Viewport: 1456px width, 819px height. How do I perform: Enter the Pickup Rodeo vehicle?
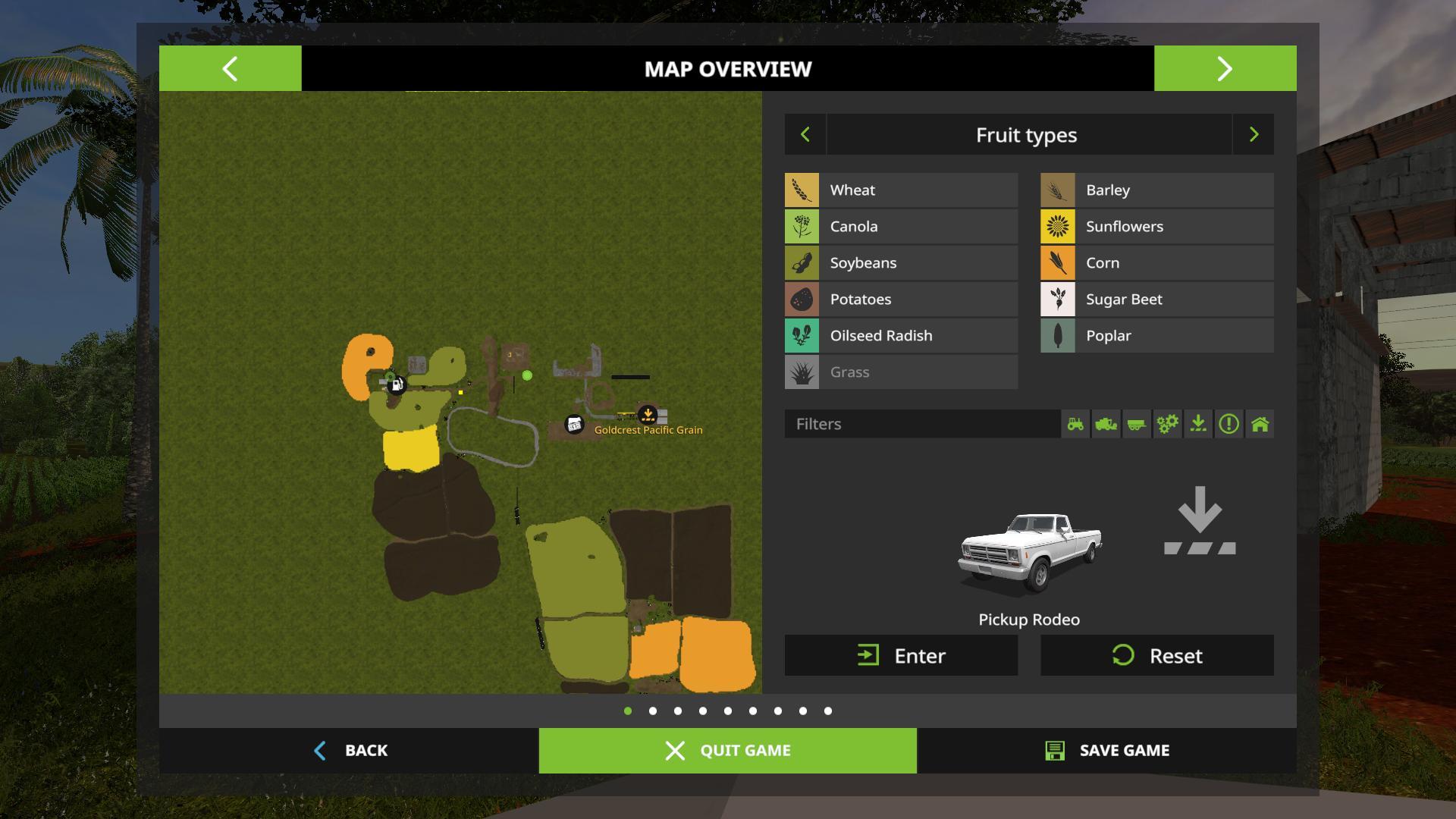[x=901, y=656]
